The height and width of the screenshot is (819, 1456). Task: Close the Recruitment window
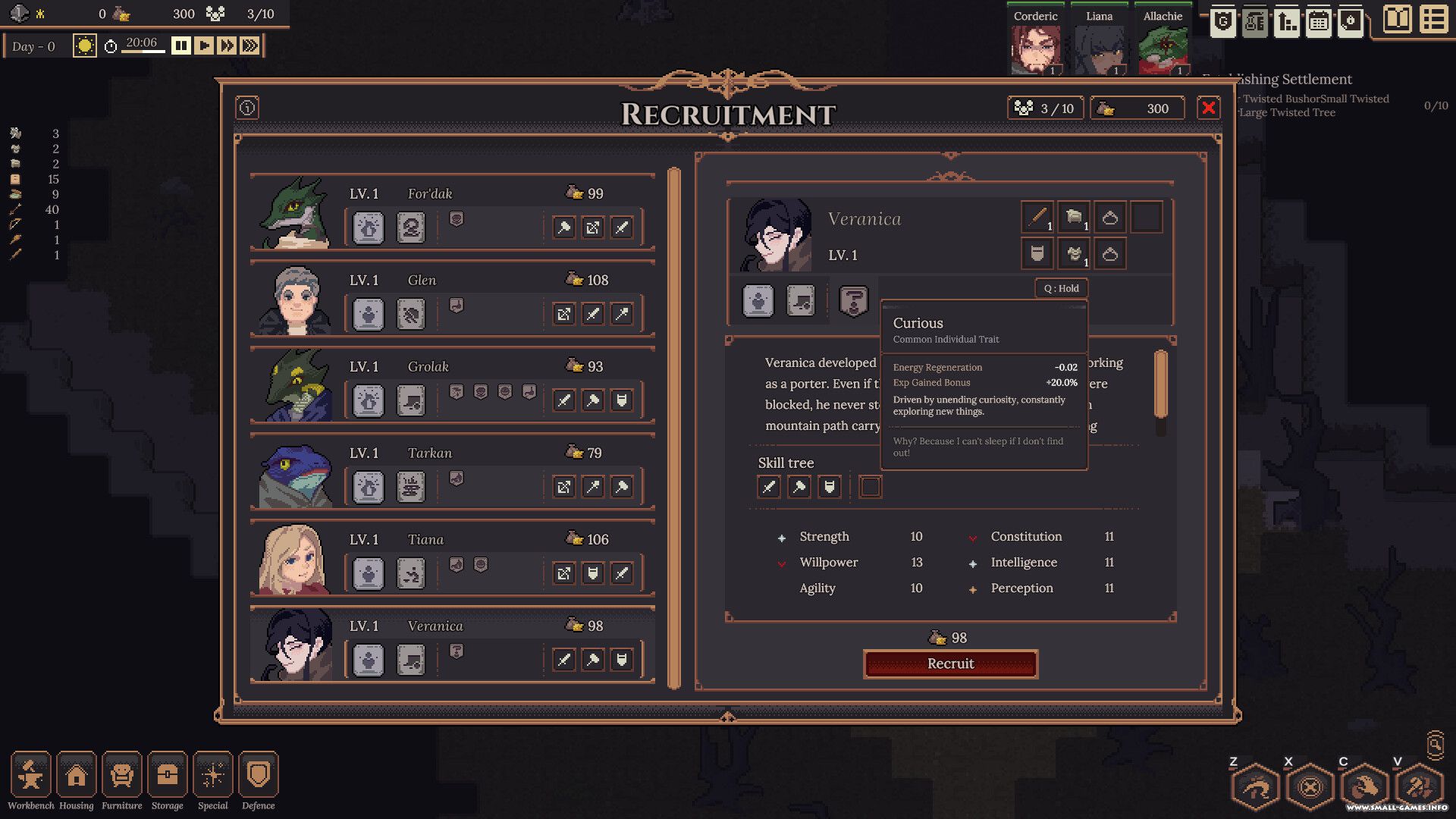click(1208, 108)
